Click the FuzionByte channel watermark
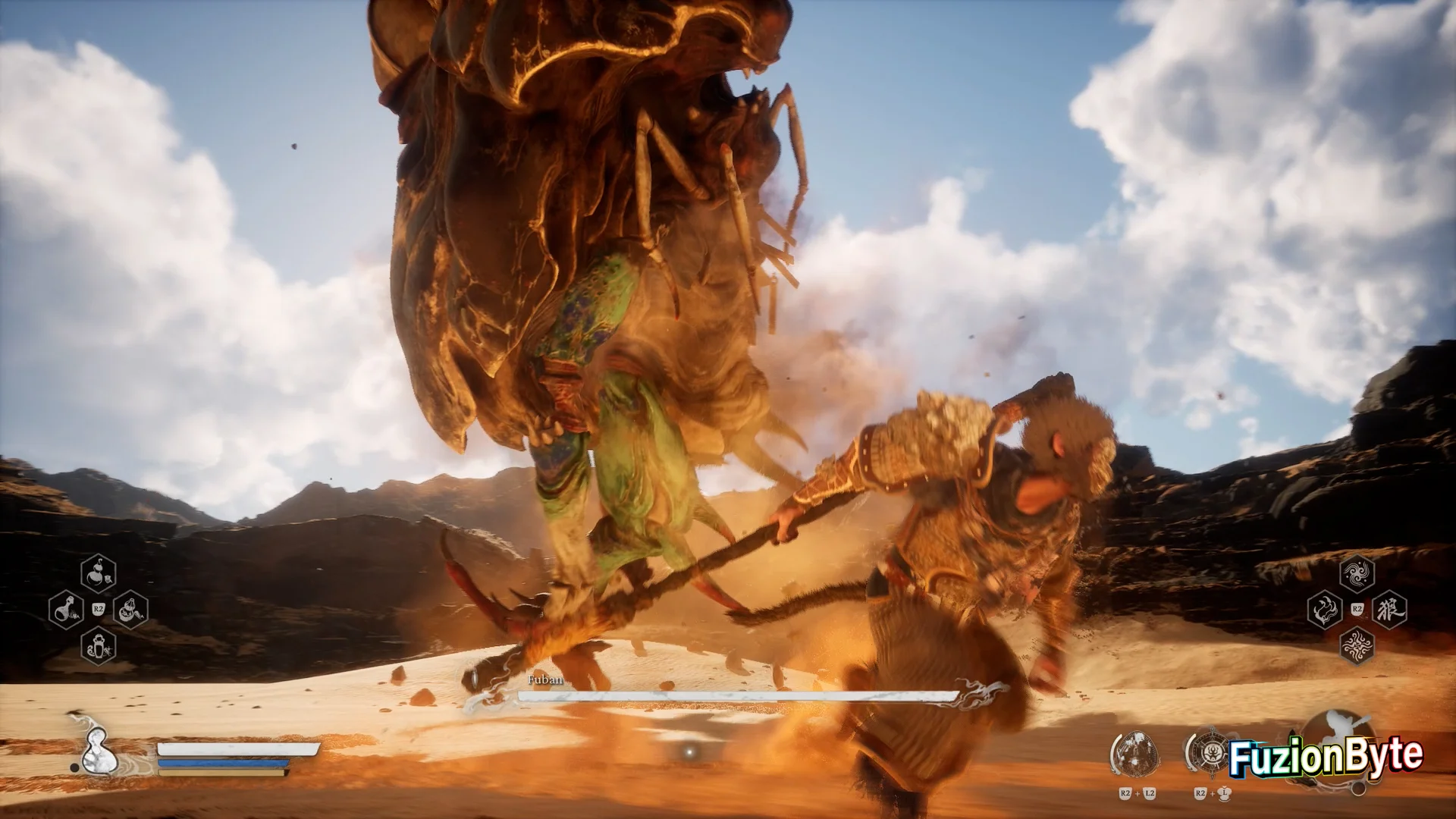1456x819 pixels. click(1324, 757)
